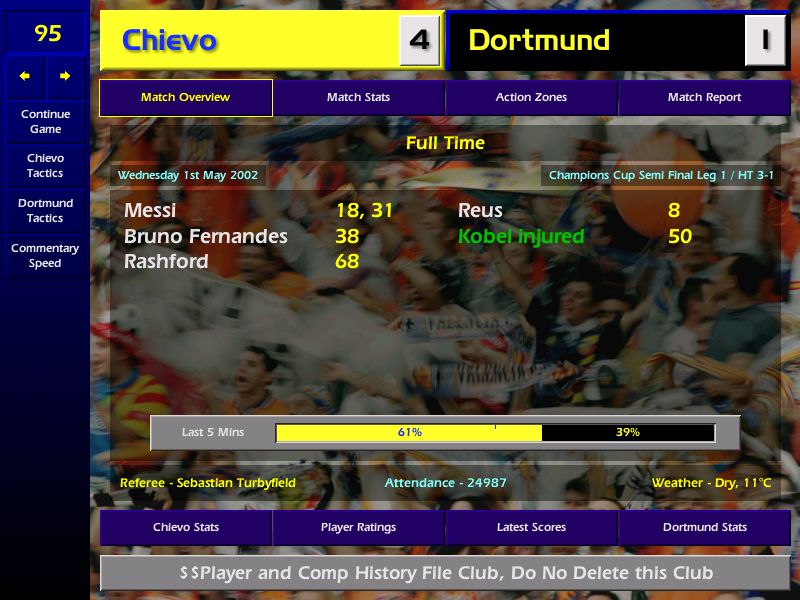Change the Commentary Speed

pos(45,255)
